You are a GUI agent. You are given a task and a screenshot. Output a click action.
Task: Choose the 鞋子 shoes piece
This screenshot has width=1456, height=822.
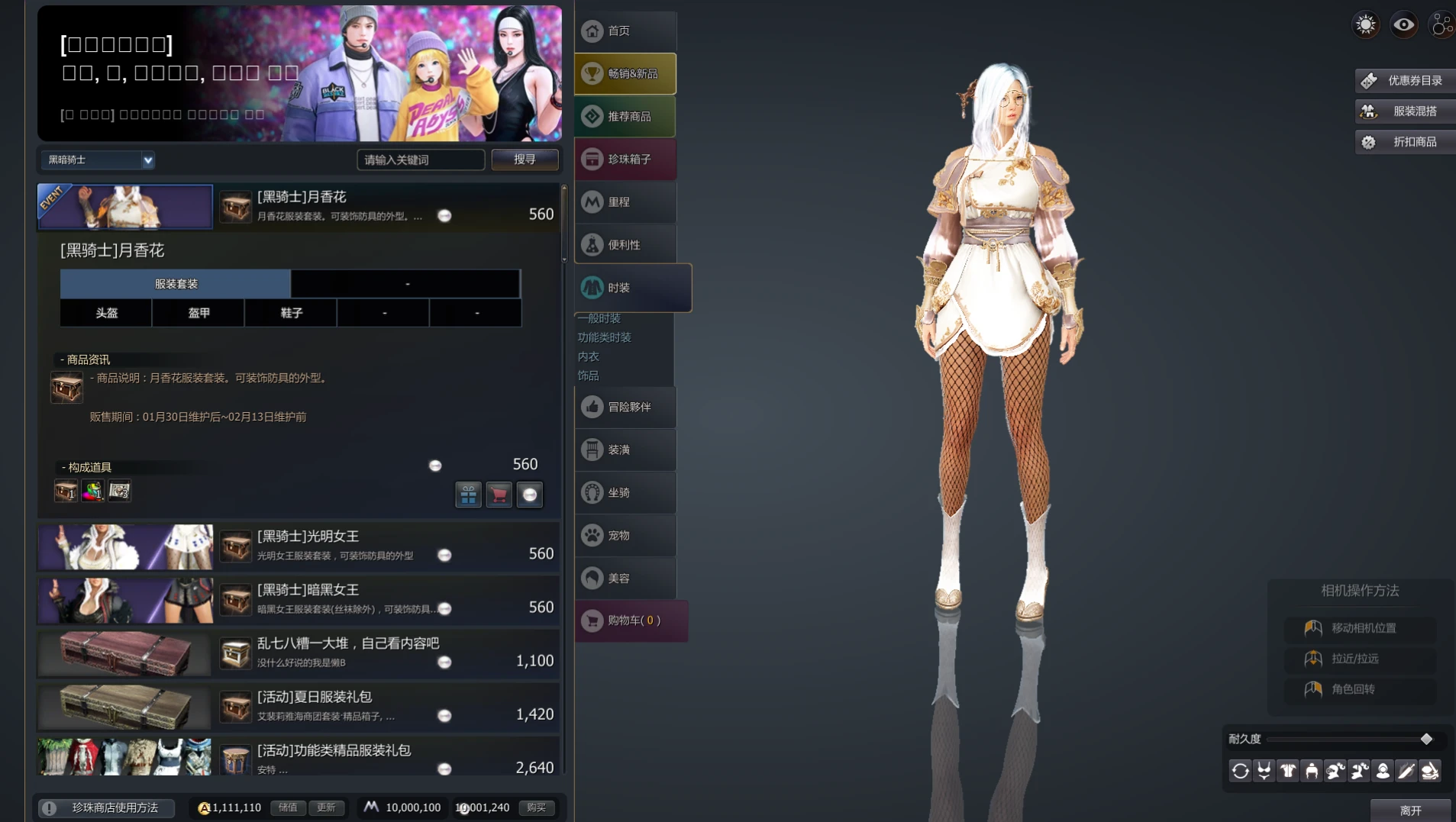(291, 313)
